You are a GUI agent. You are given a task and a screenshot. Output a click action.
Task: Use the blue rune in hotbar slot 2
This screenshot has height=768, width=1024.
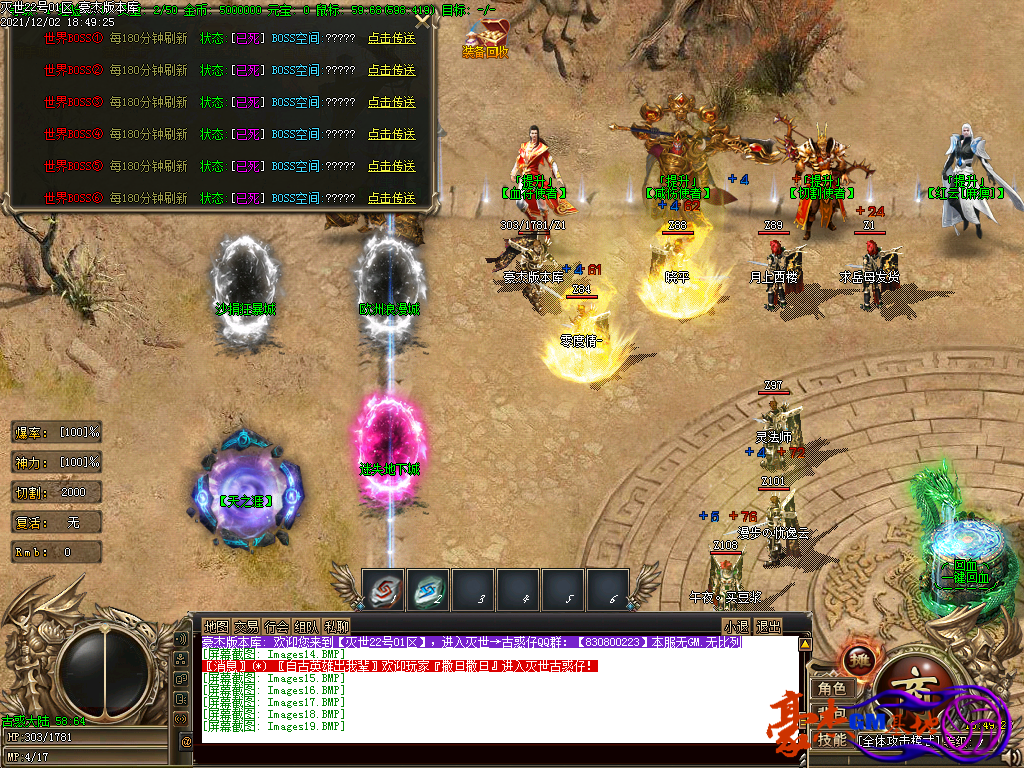(x=429, y=589)
